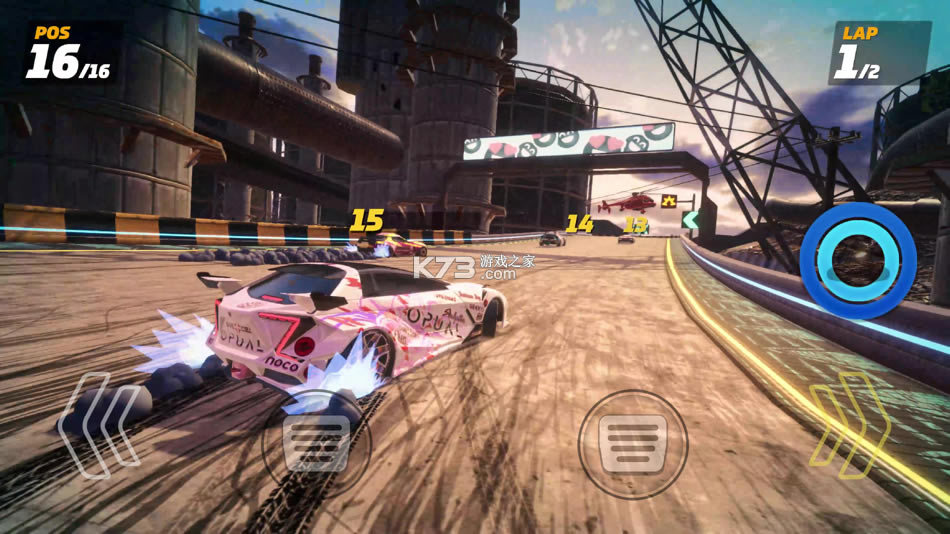This screenshot has width=950, height=534.
Task: Tap the left steering chevron arrows
Action: (98, 424)
